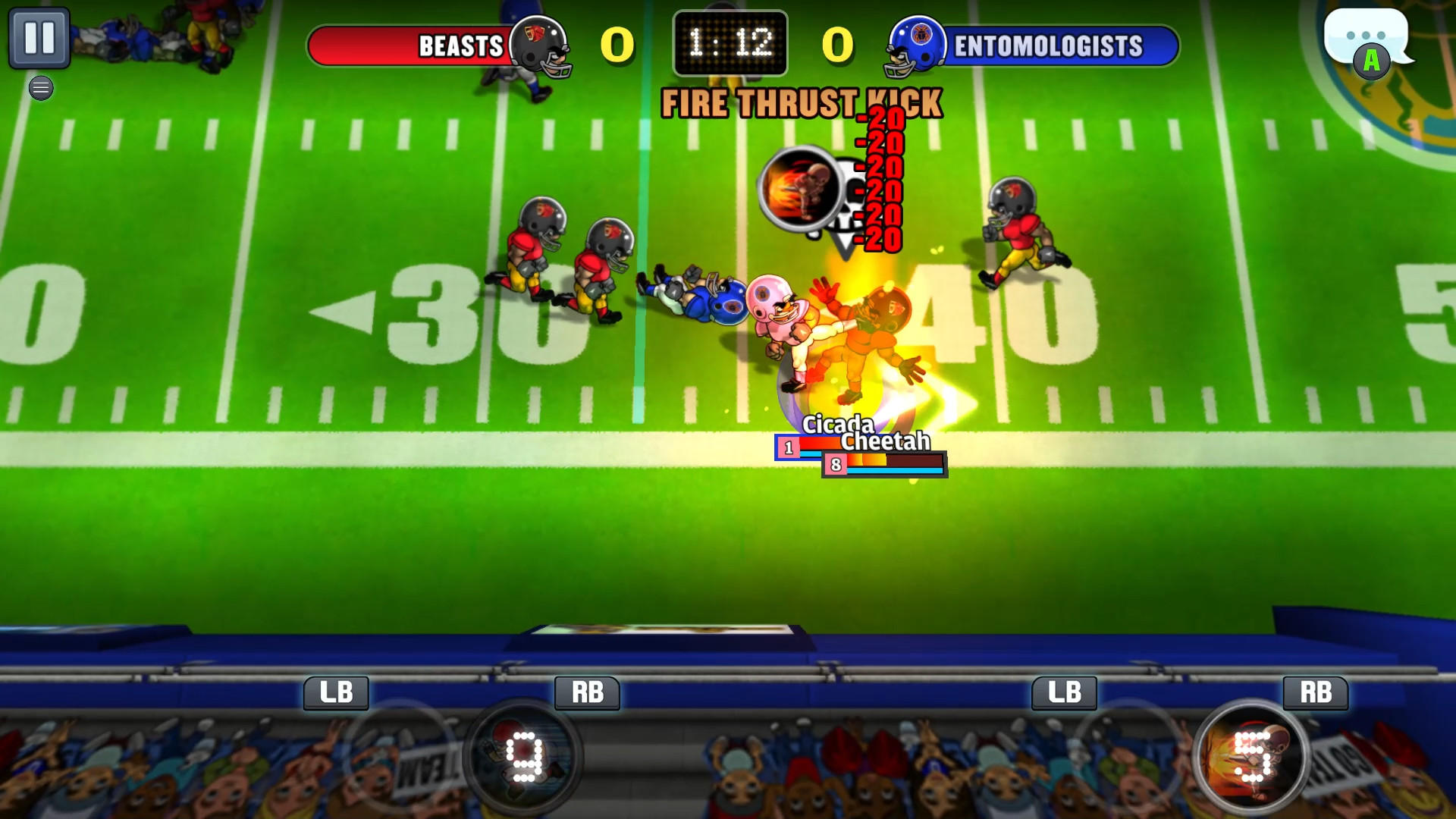The image size is (1456, 819).
Task: Click the Beasts black helmet logo
Action: coord(539,45)
